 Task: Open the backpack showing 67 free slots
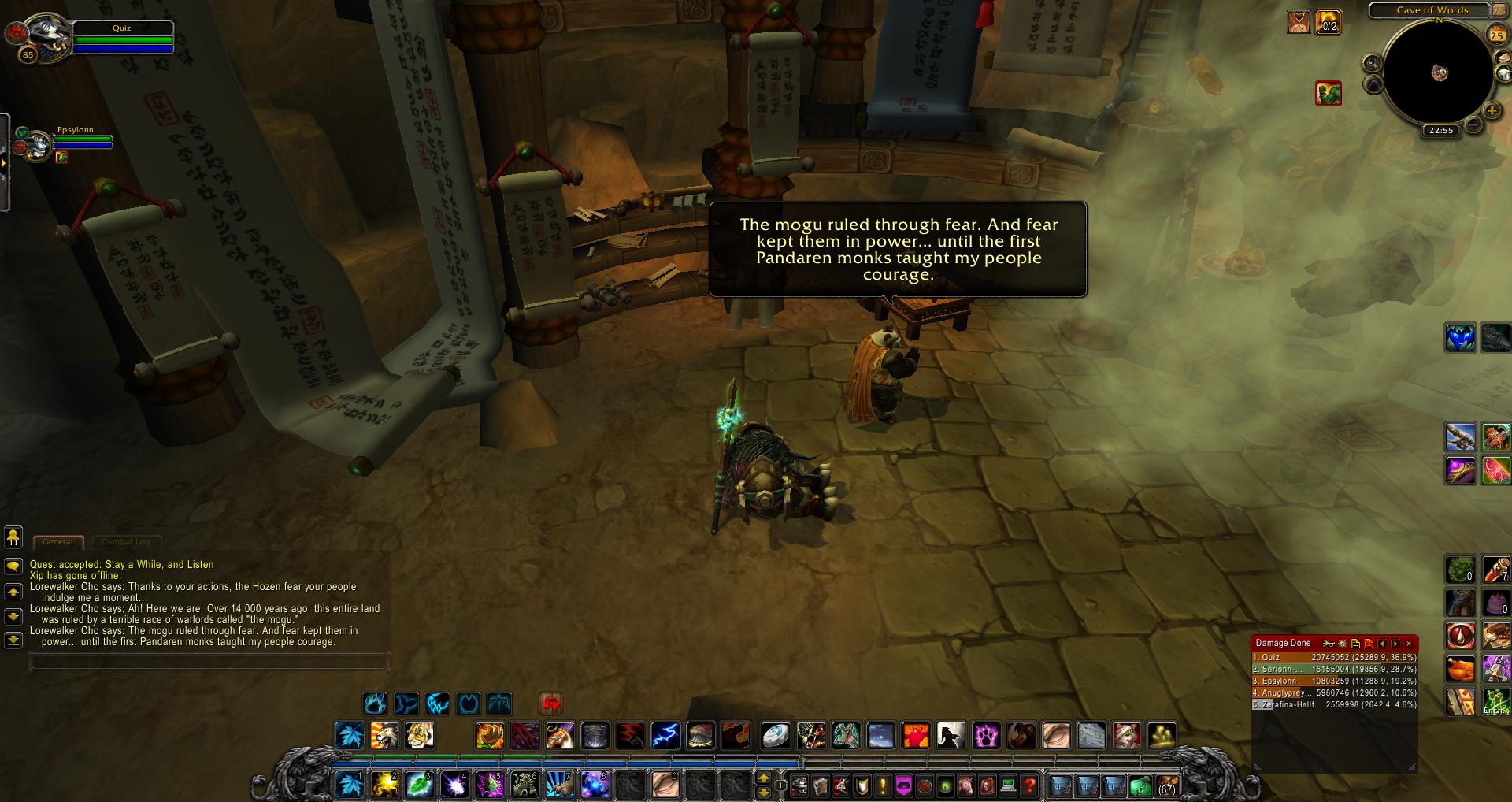(x=1166, y=785)
